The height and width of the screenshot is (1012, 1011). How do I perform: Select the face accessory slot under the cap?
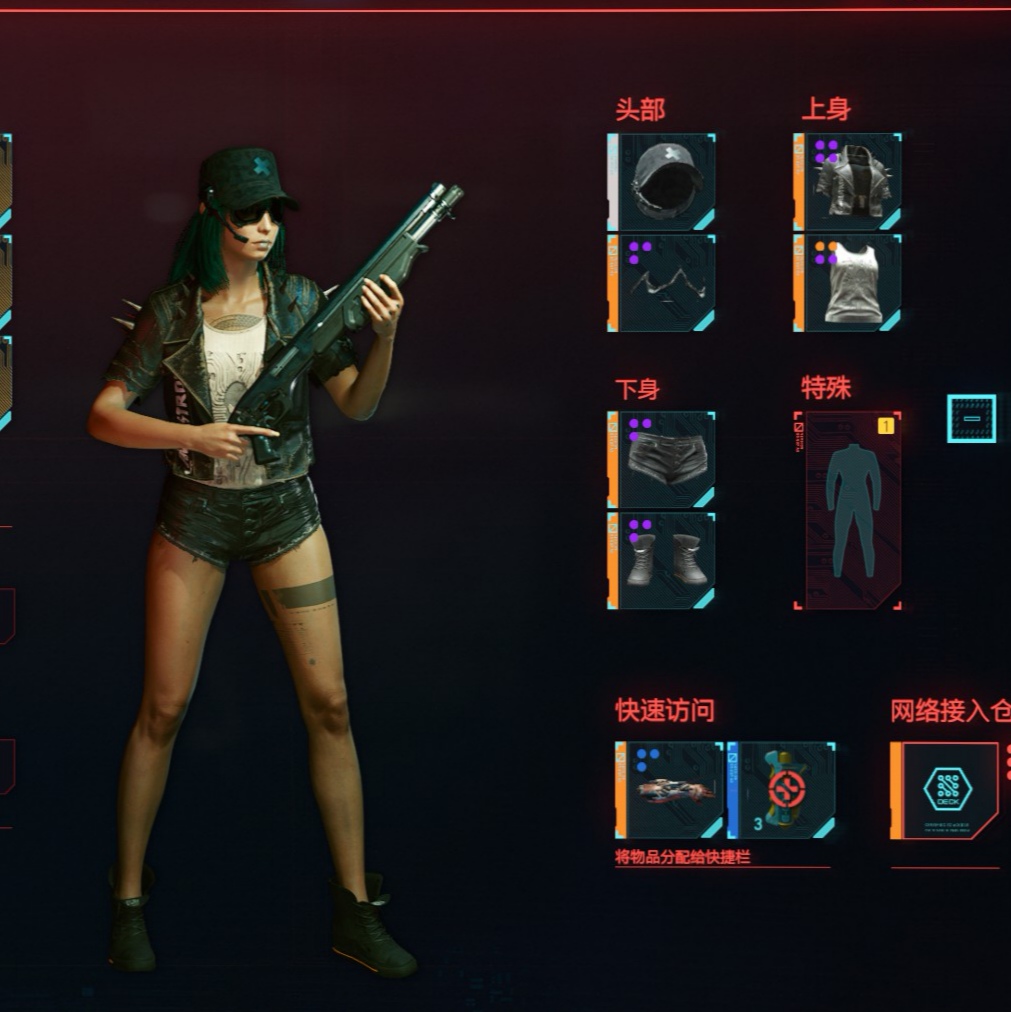coord(662,283)
